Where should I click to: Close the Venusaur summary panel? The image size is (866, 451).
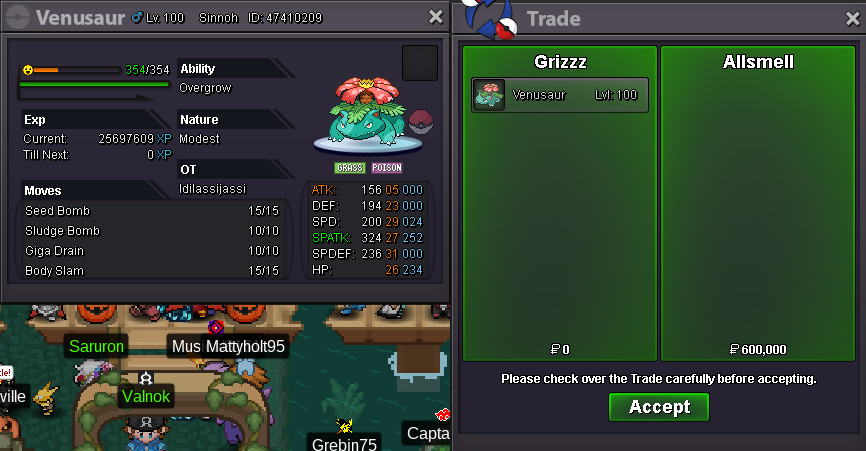pos(435,17)
